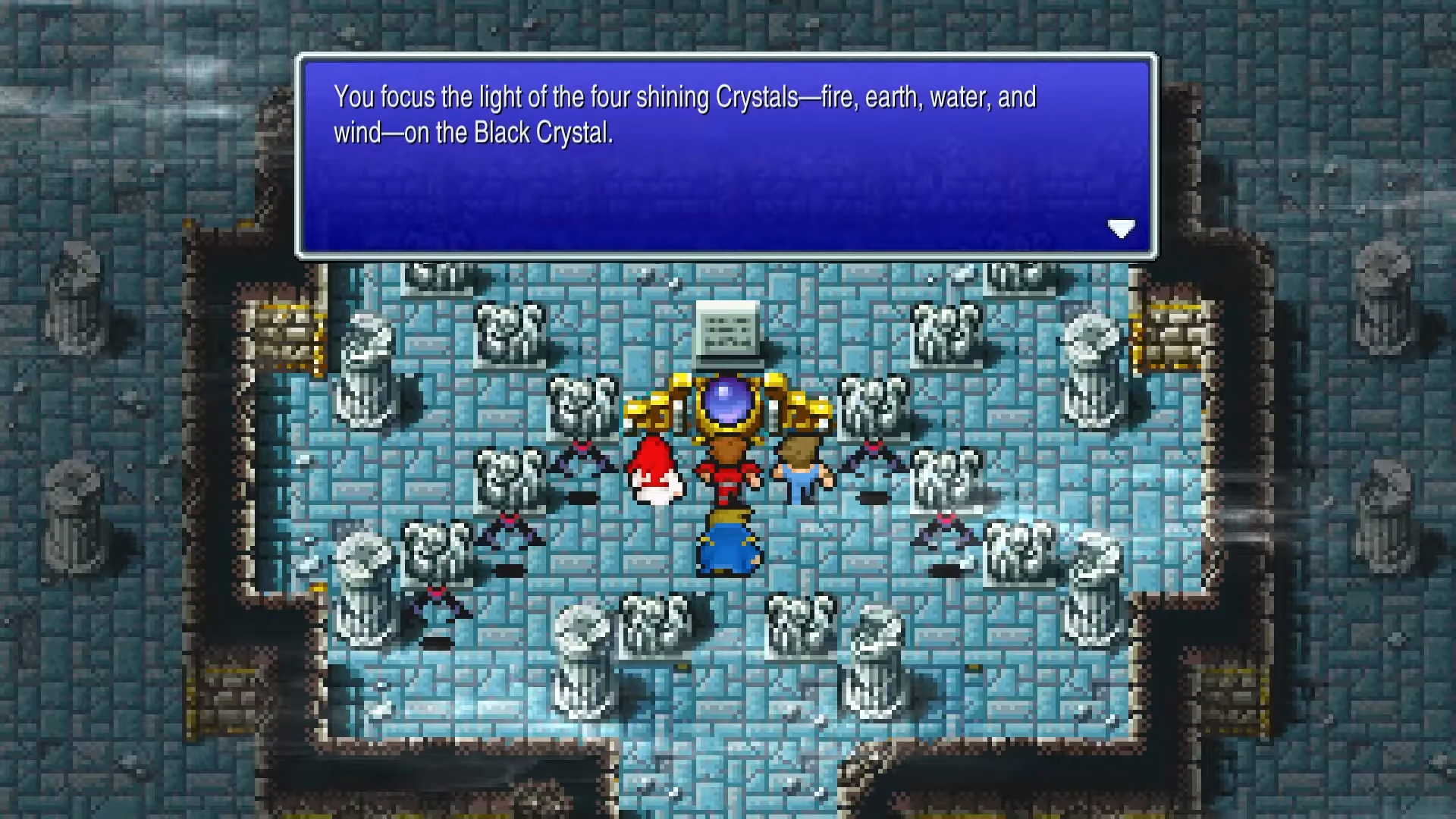The image size is (1456, 819).
Task: Click the continue arrow in the dialogue box
Action: coord(1122,229)
